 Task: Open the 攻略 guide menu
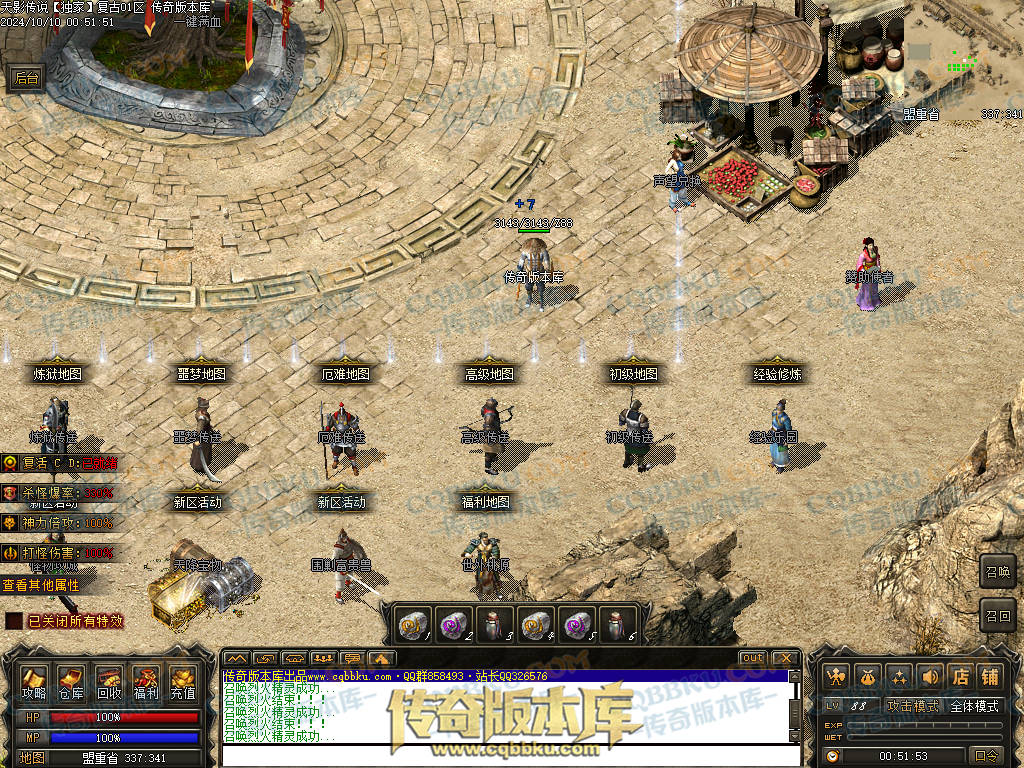coord(34,682)
